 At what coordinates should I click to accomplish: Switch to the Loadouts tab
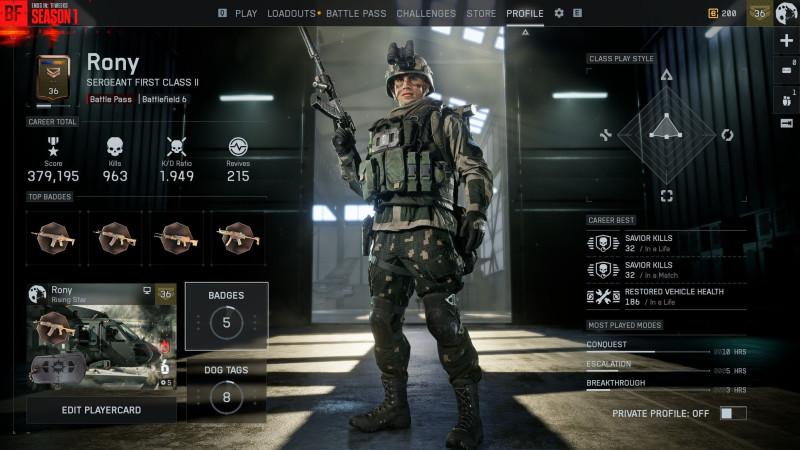coord(291,14)
